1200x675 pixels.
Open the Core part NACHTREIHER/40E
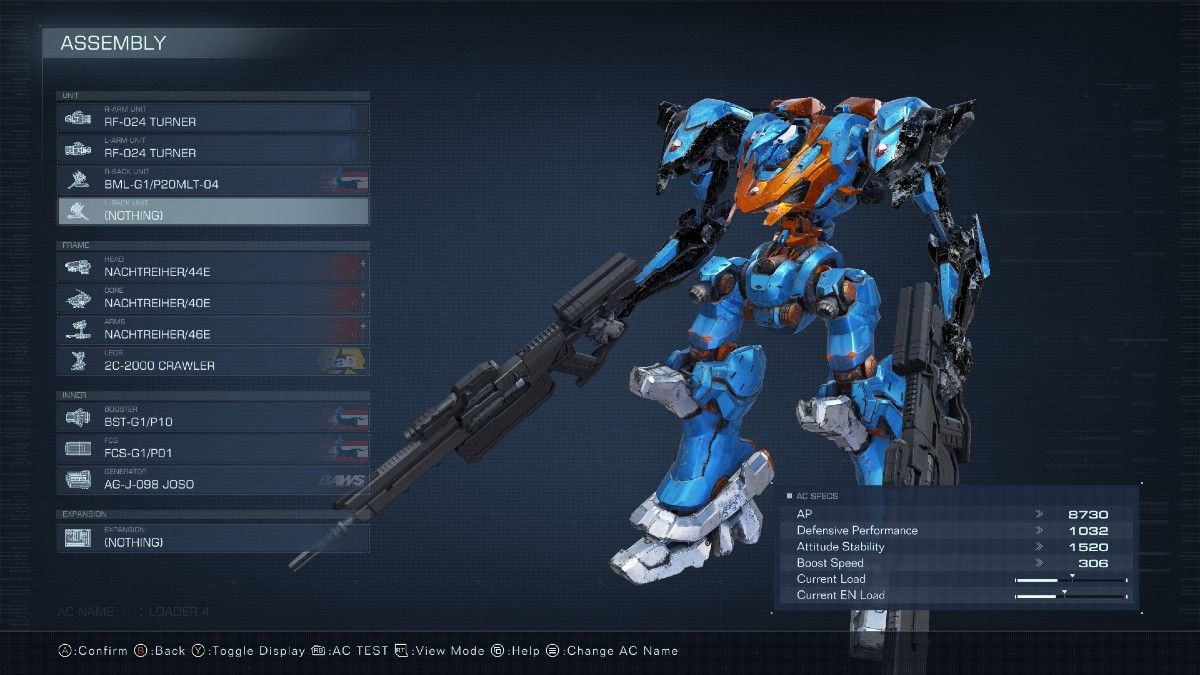tap(213, 298)
